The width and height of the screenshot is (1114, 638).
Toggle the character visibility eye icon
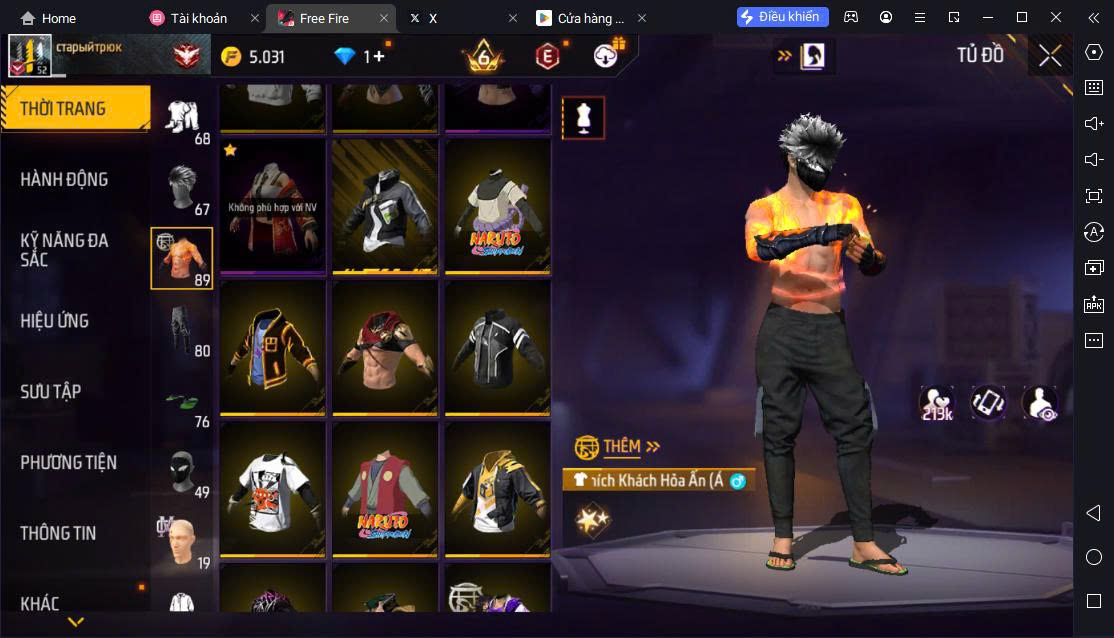1040,402
